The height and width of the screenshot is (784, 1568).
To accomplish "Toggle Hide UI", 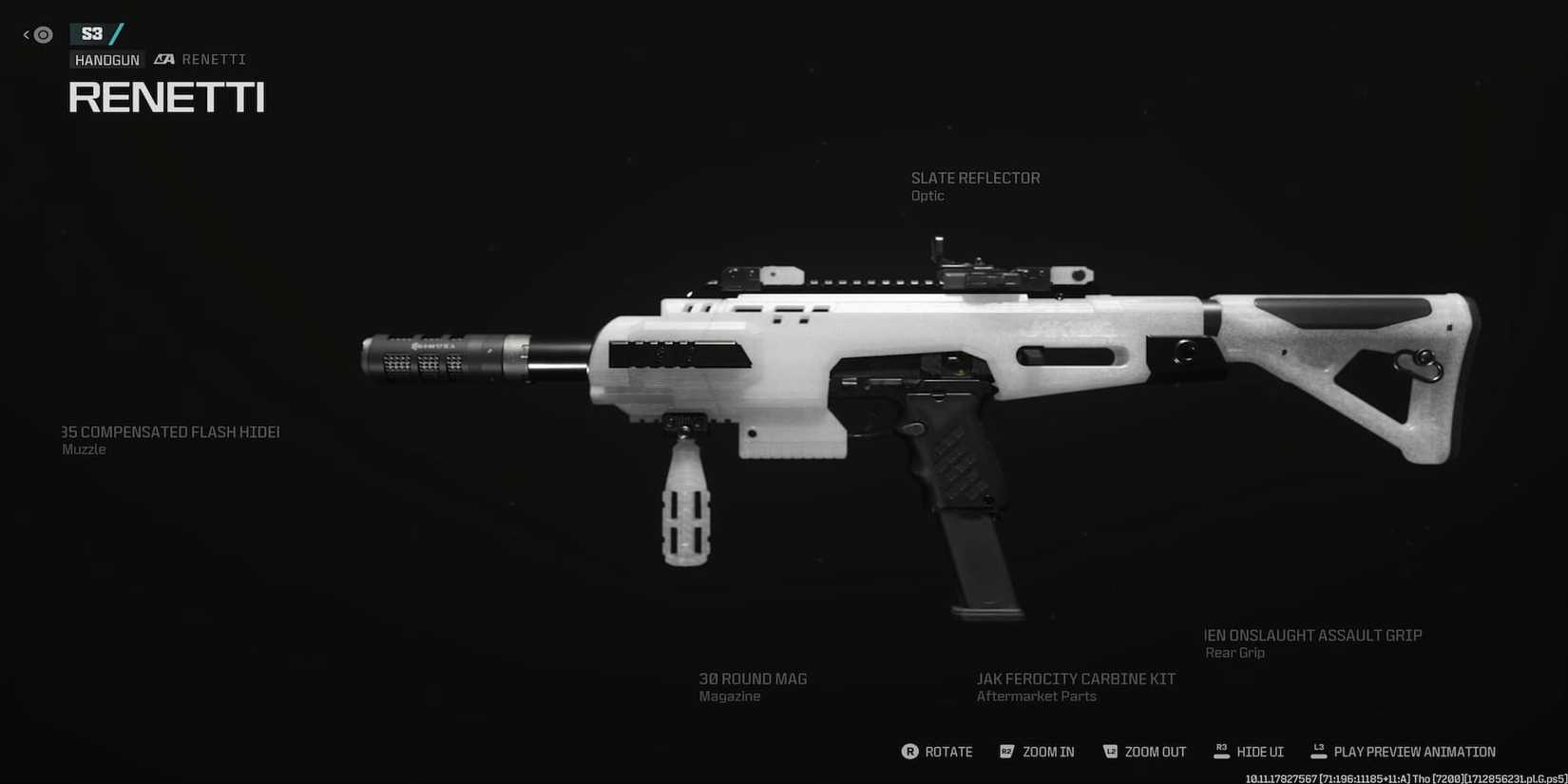I will 1258,752.
